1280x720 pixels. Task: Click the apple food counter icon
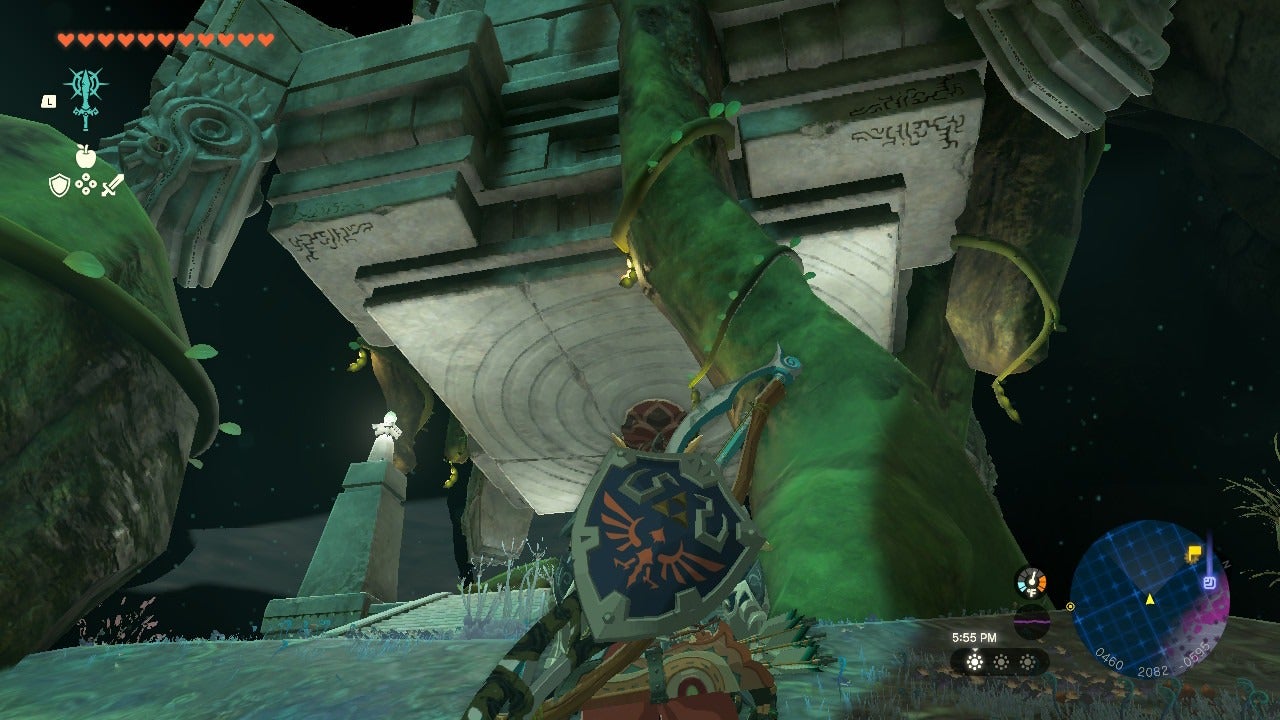87,155
